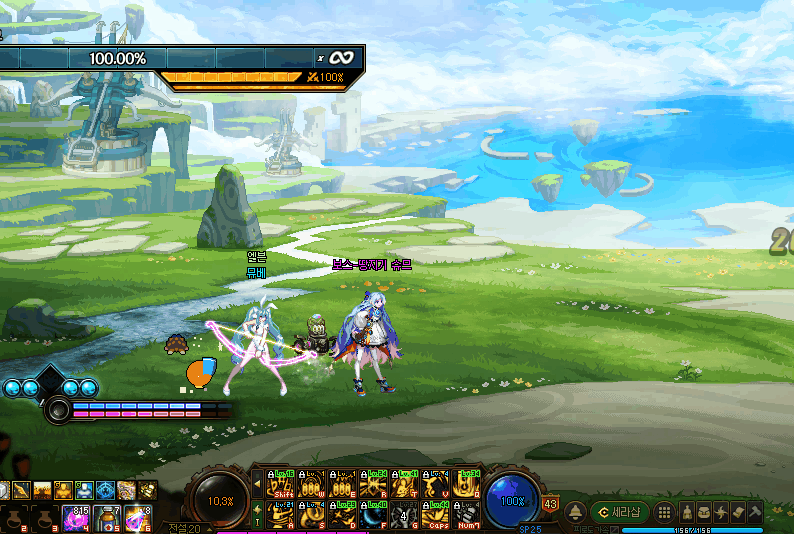Open the hammer icon menu
This screenshot has height=534, width=794.
[754, 511]
